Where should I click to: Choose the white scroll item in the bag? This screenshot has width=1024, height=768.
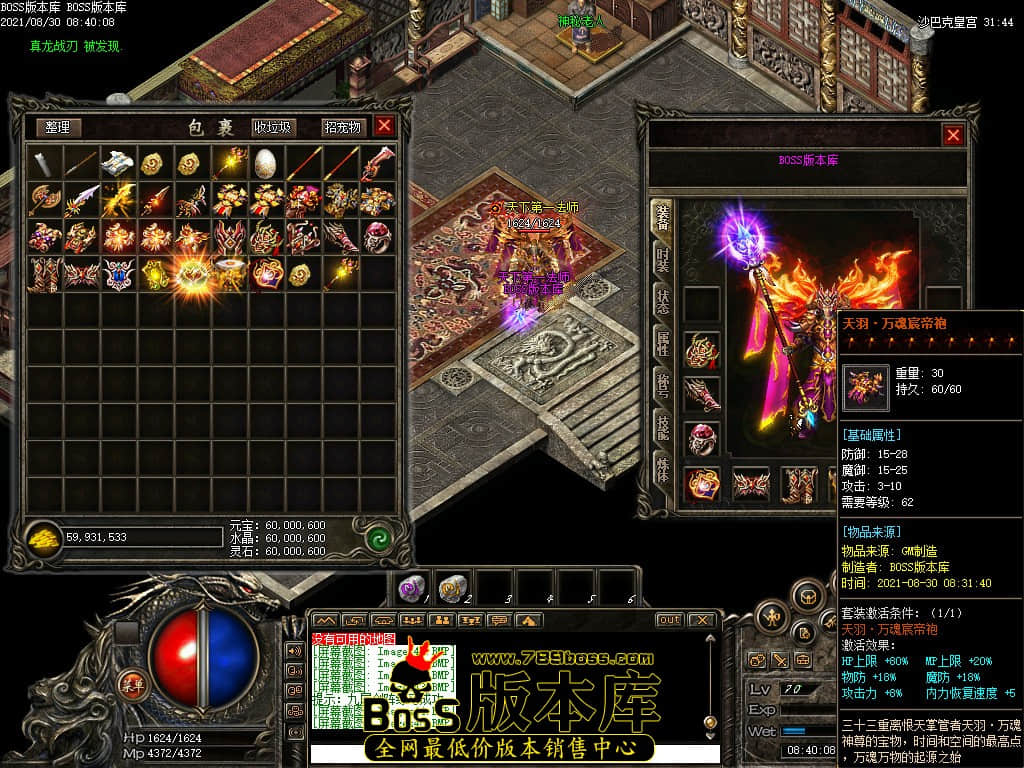[118, 163]
